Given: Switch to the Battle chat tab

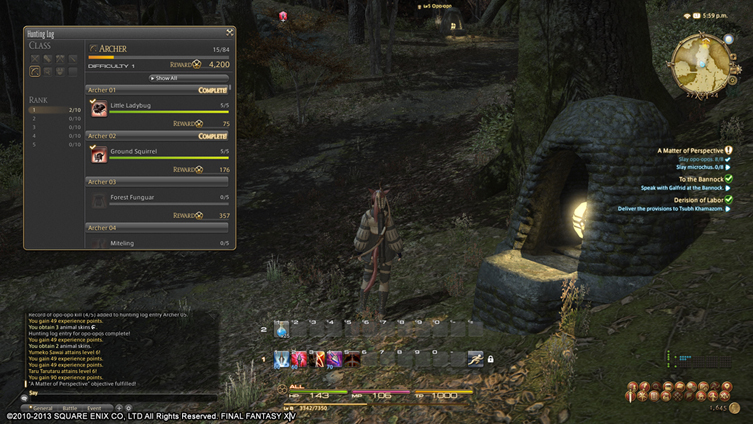Looking at the screenshot, I should 70,408.
